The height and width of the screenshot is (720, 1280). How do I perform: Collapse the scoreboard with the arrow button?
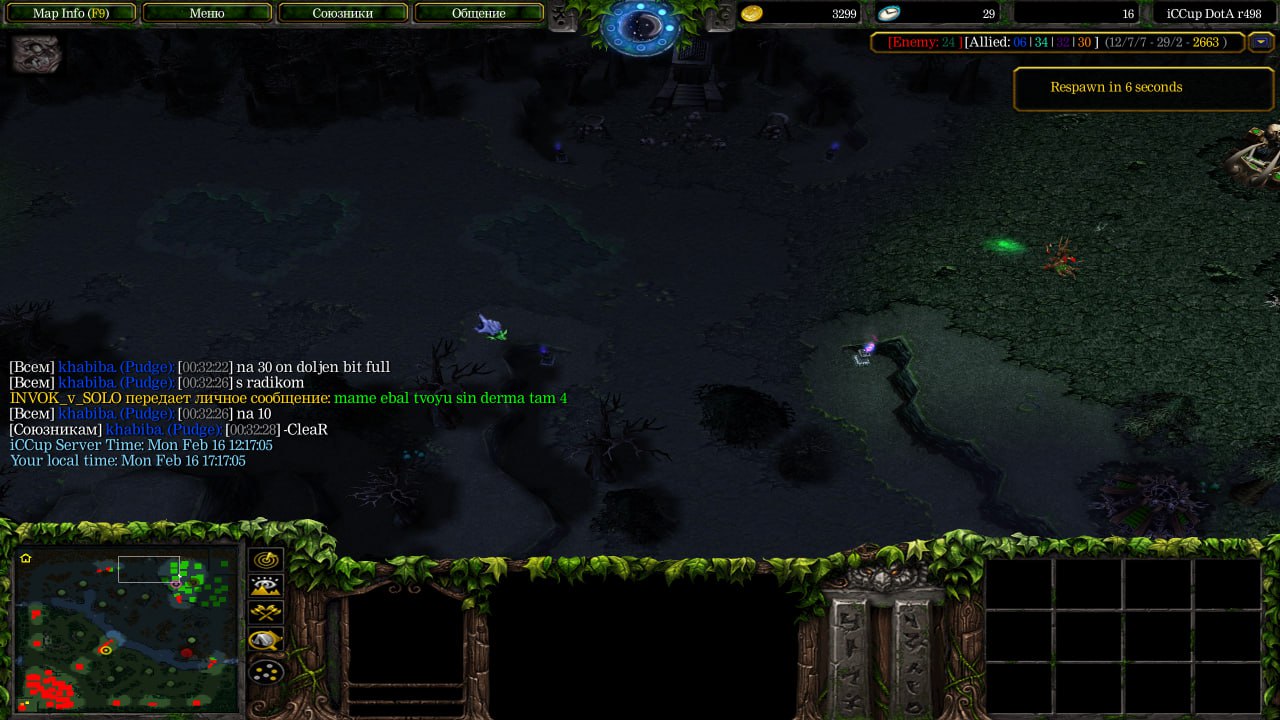click(x=1261, y=42)
